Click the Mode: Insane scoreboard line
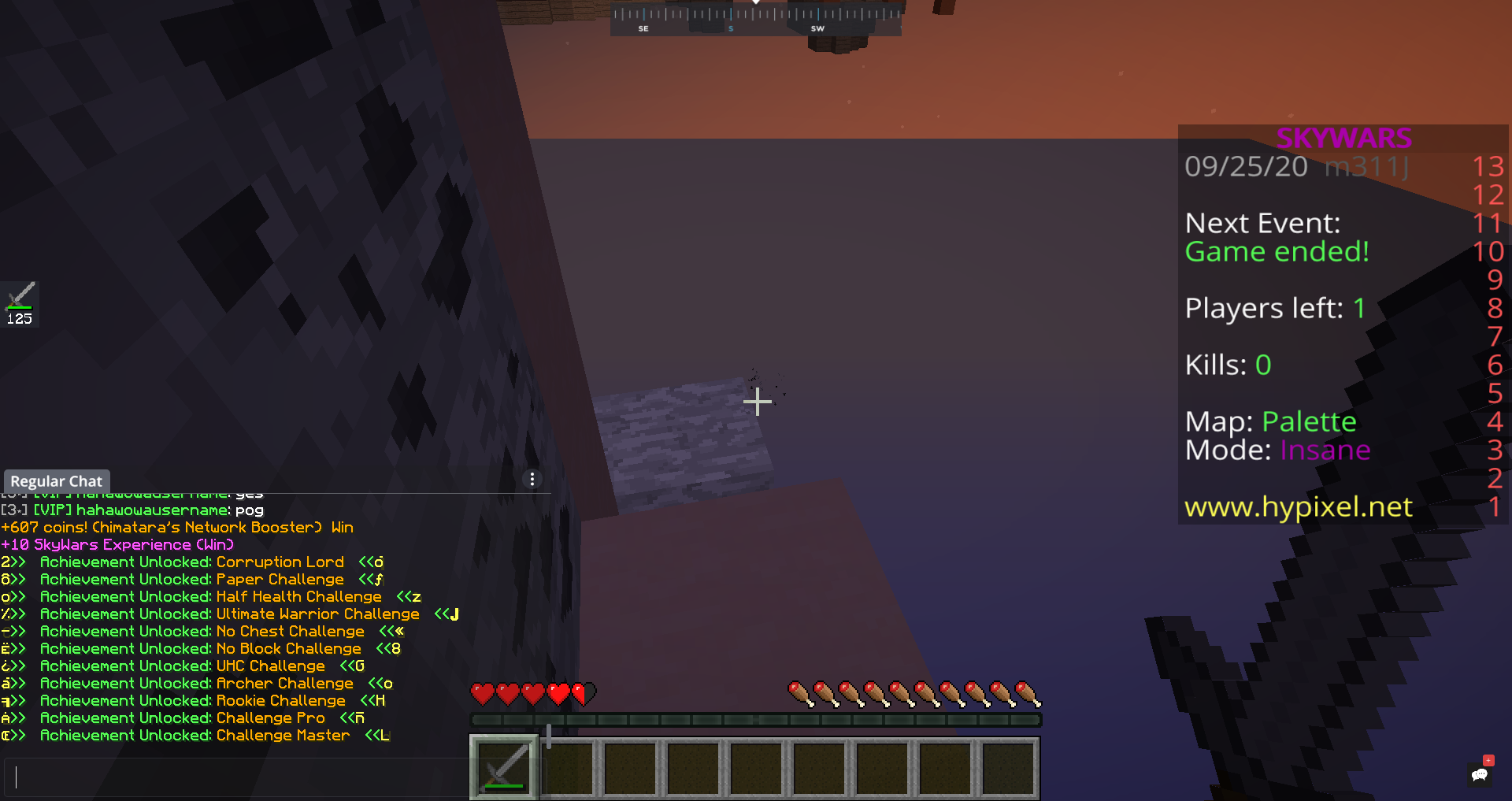This screenshot has height=801, width=1512. (1277, 450)
